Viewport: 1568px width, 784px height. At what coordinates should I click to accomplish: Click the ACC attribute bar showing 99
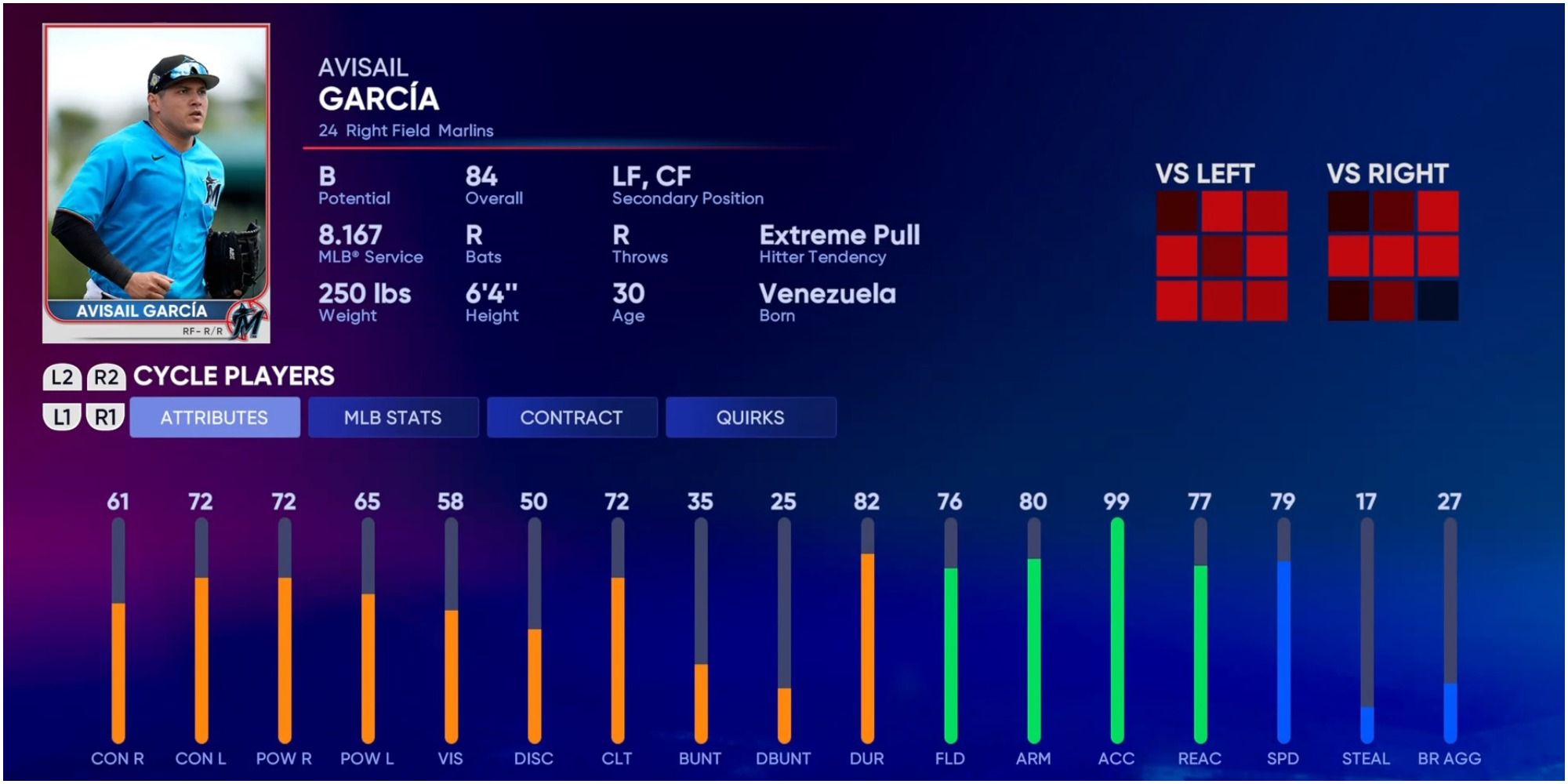tap(1116, 627)
